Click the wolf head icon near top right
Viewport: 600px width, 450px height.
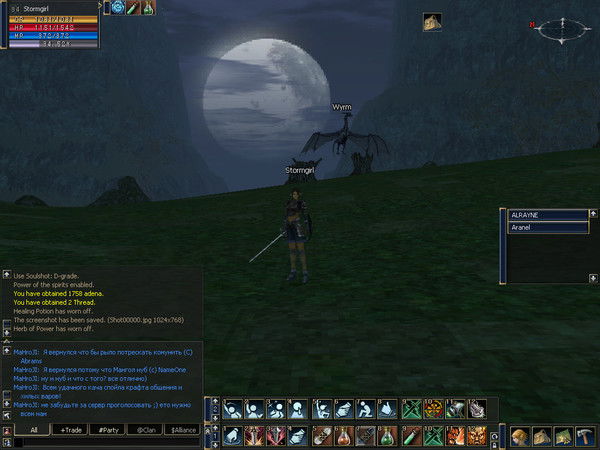[x=432, y=21]
